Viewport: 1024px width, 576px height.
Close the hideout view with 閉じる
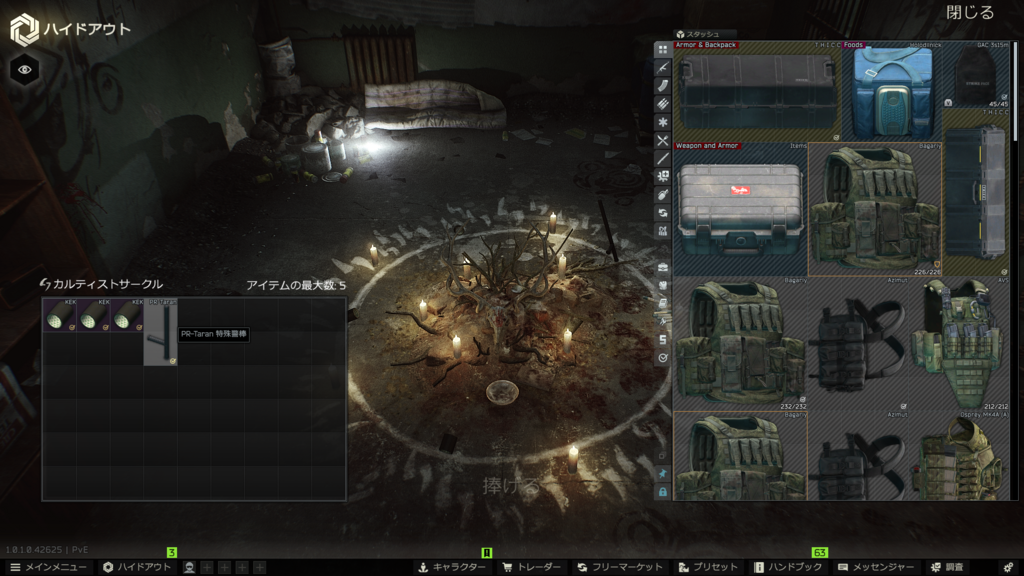pos(969,13)
